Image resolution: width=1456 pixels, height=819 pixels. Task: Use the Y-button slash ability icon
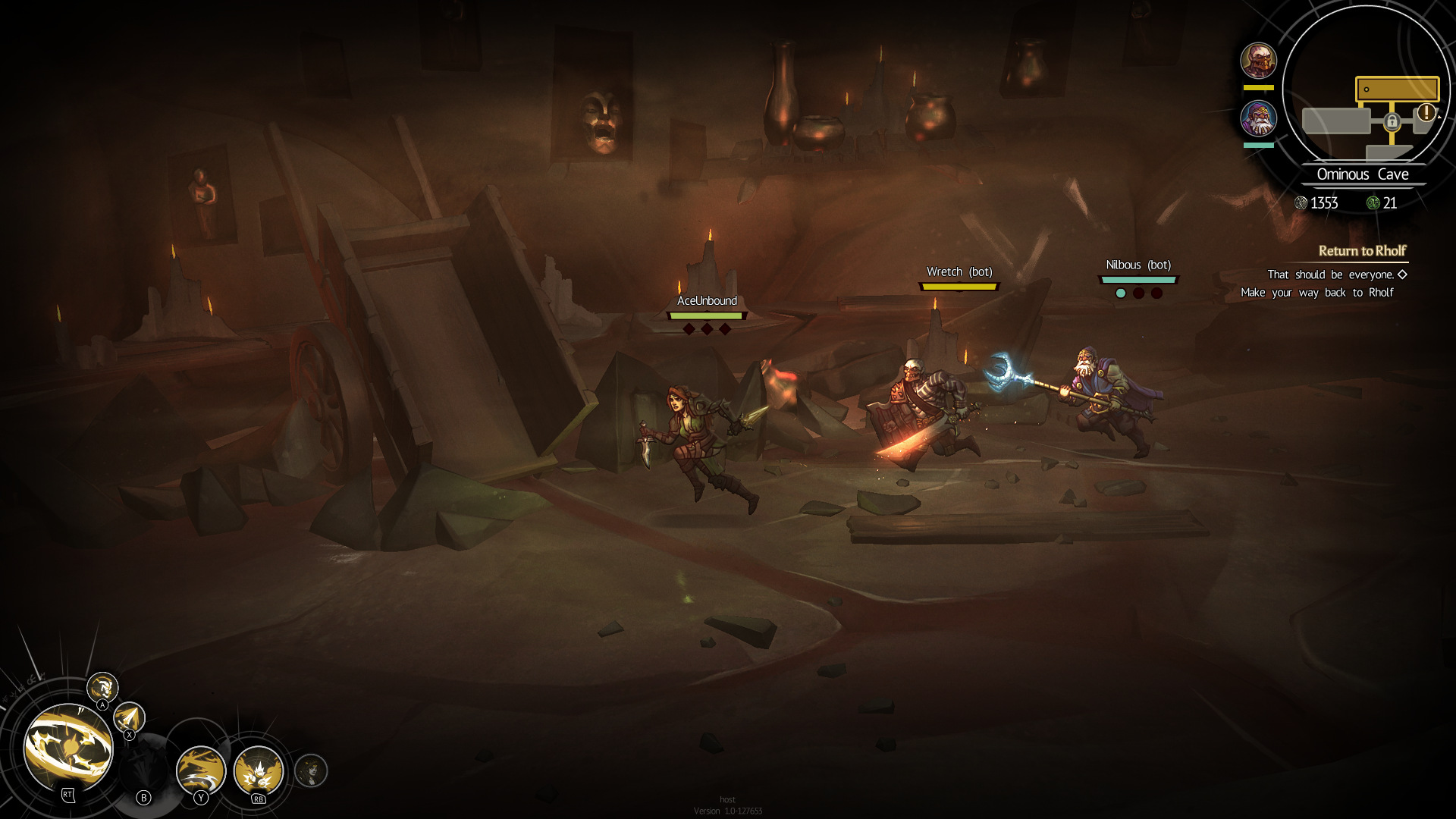pos(201,772)
